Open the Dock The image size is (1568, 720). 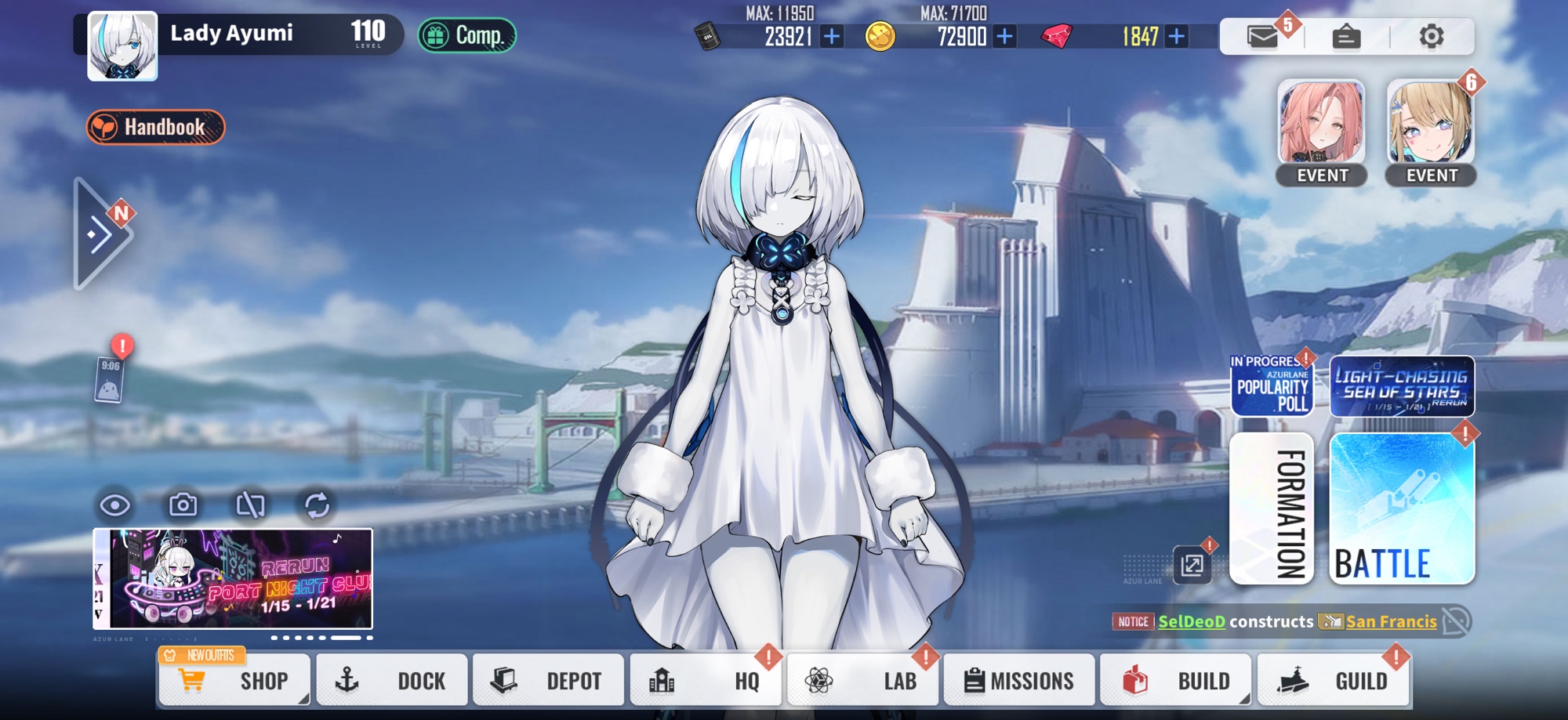(390, 680)
